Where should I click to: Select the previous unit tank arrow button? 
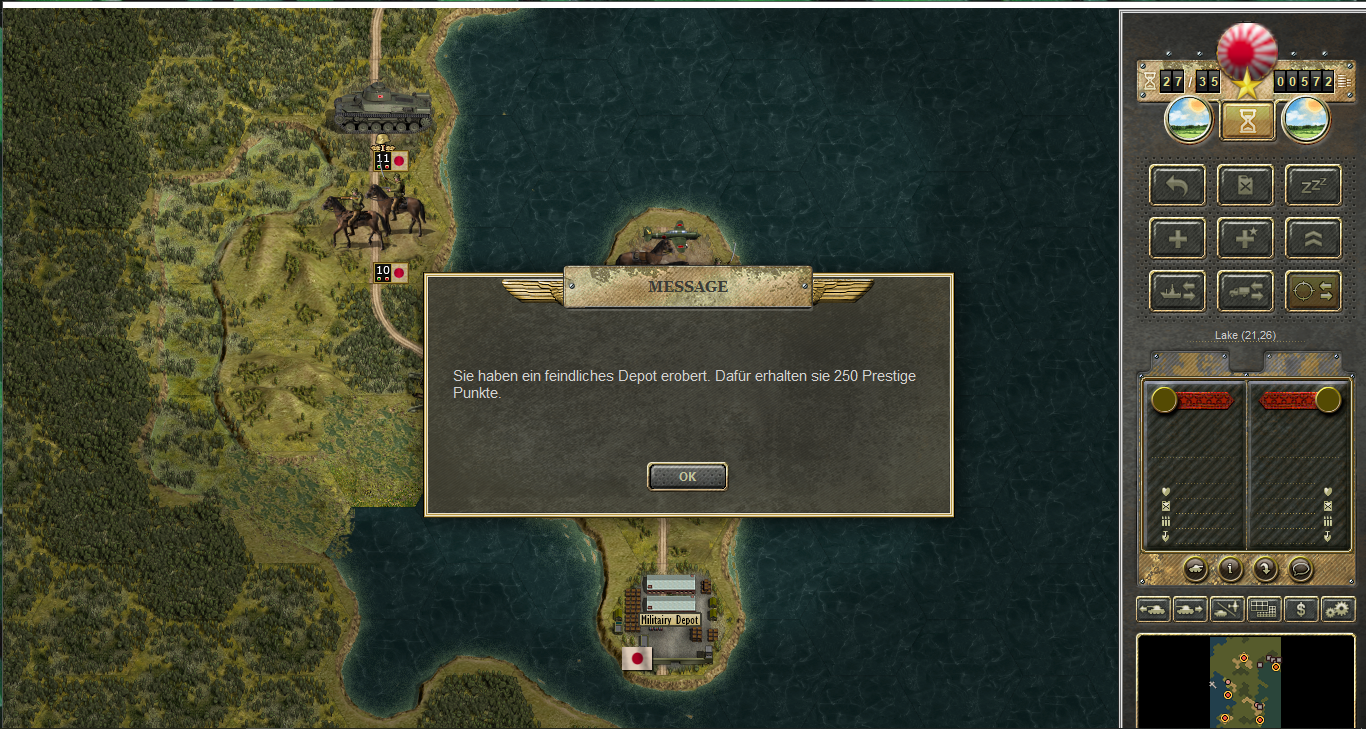pyautogui.click(x=1153, y=608)
